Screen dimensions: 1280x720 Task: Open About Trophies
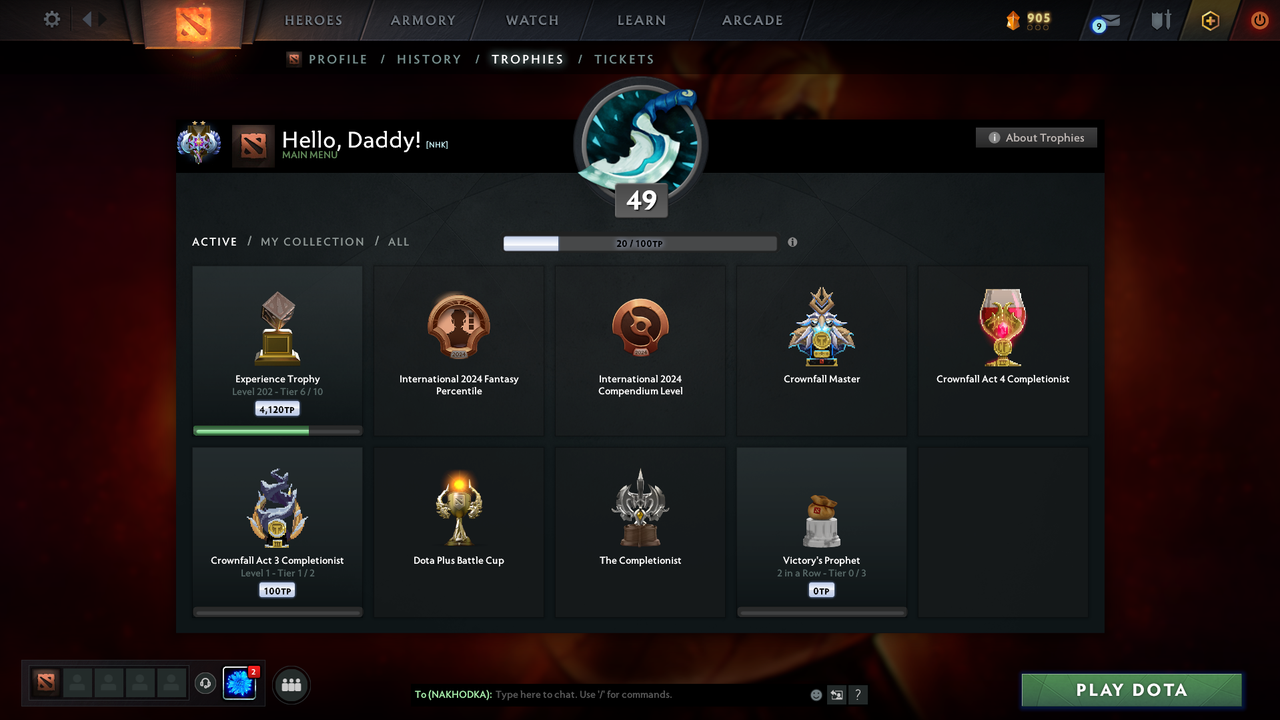pos(1036,137)
